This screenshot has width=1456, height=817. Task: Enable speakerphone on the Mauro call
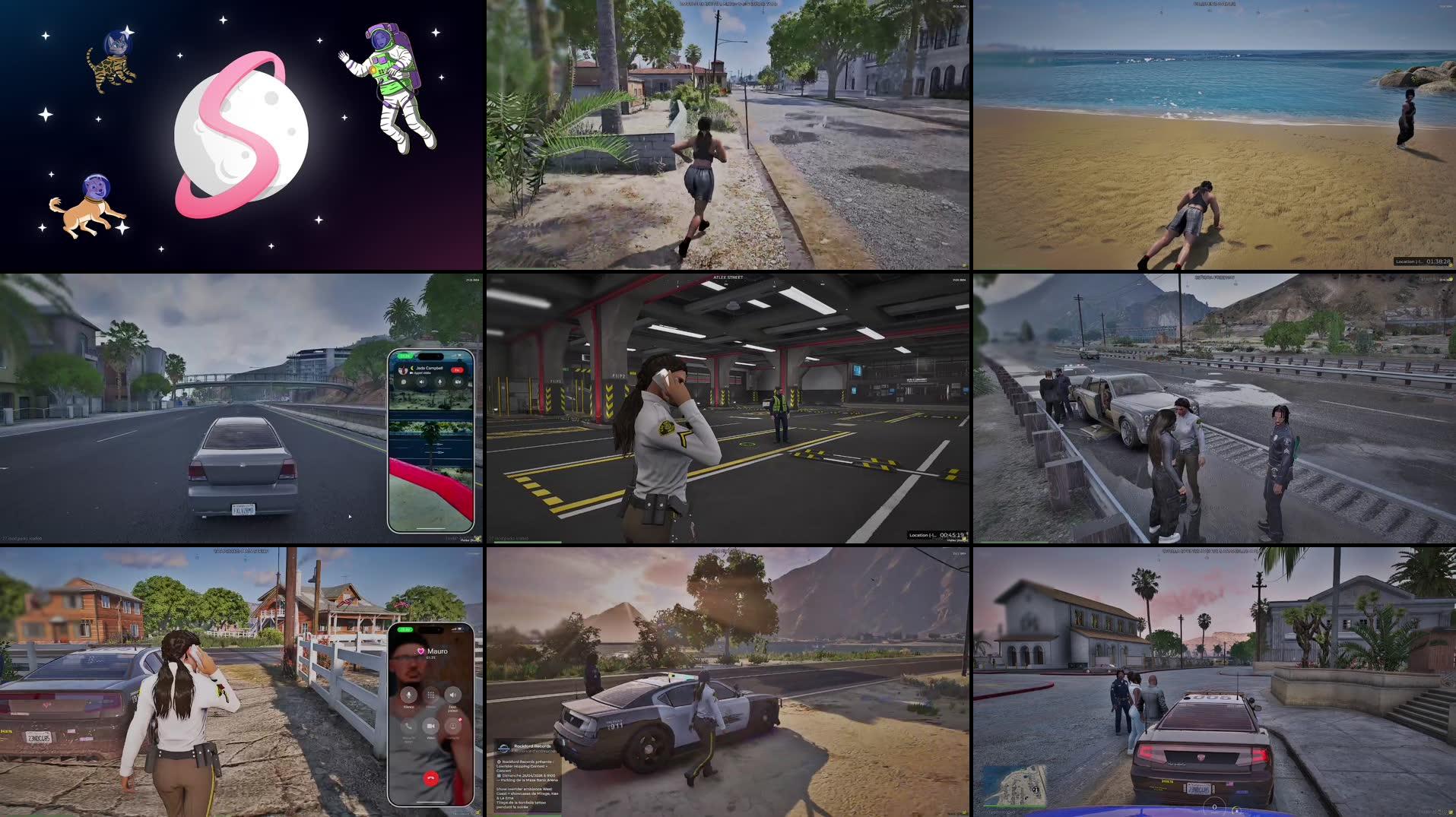coord(453,695)
